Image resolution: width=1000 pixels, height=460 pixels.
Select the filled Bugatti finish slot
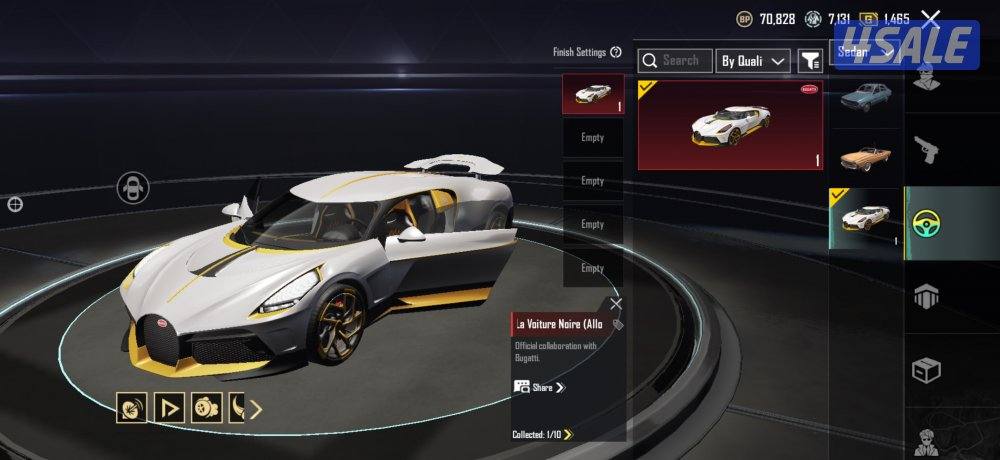click(593, 94)
